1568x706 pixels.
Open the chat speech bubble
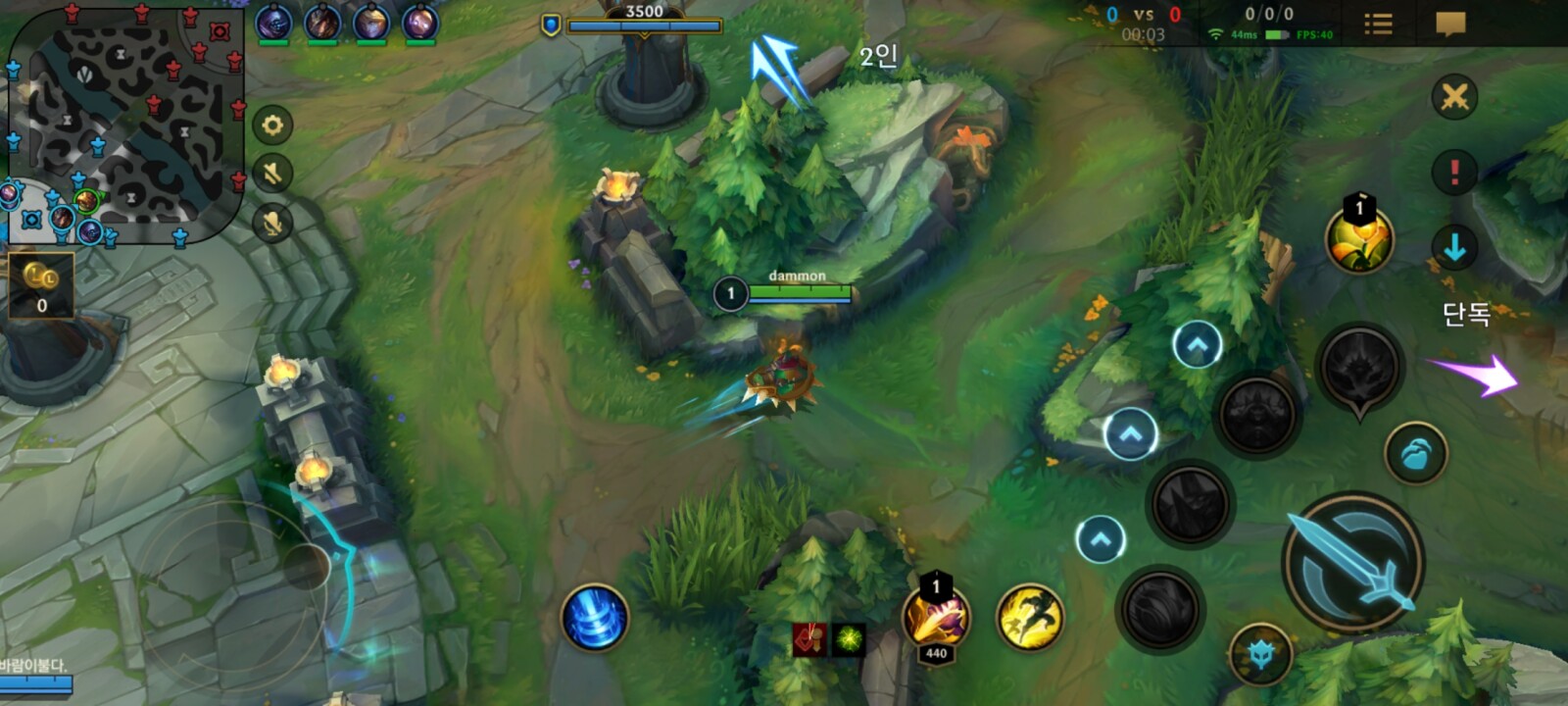(1449, 24)
